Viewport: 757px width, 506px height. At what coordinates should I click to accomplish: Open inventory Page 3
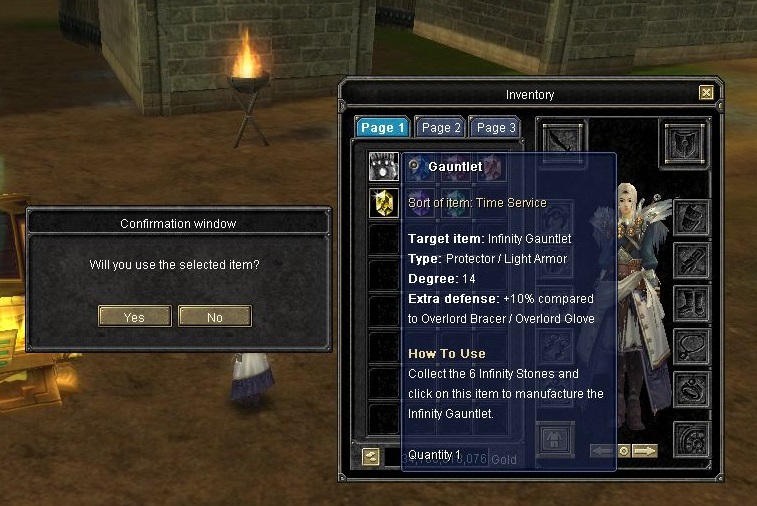496,128
